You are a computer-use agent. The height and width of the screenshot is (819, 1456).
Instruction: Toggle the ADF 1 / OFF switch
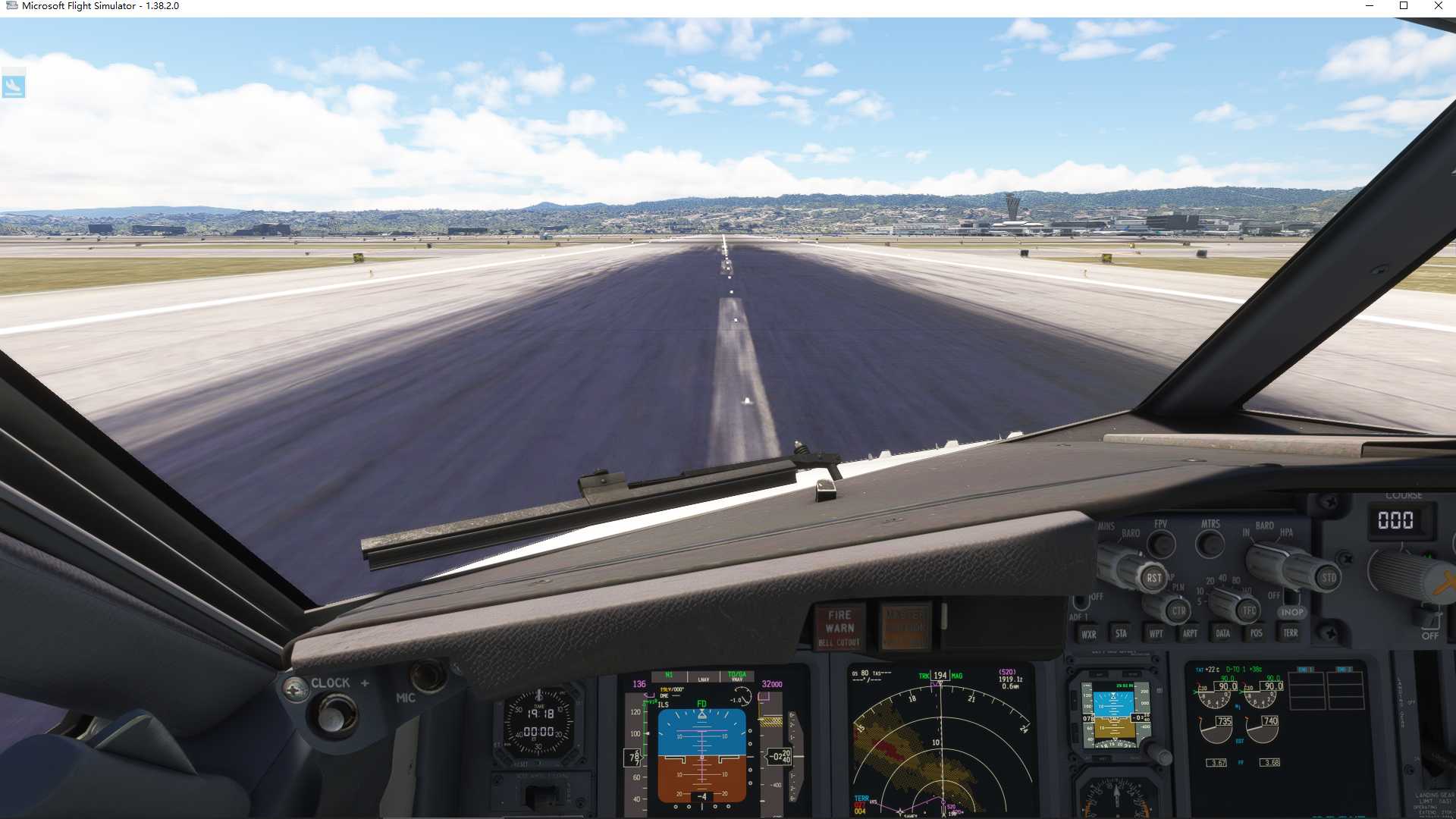tap(1080, 603)
